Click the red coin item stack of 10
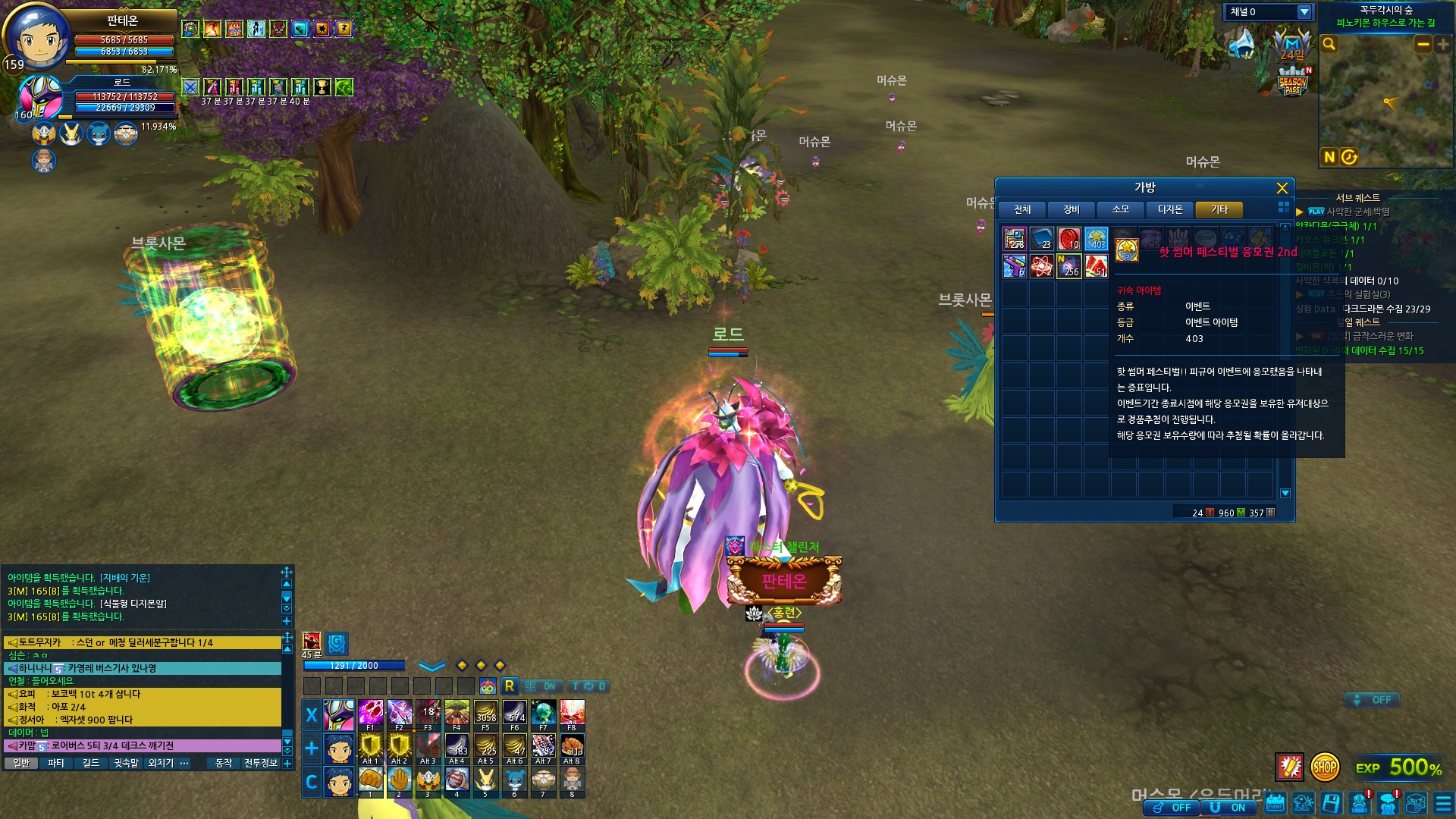This screenshot has height=819, width=1456. [1068, 239]
